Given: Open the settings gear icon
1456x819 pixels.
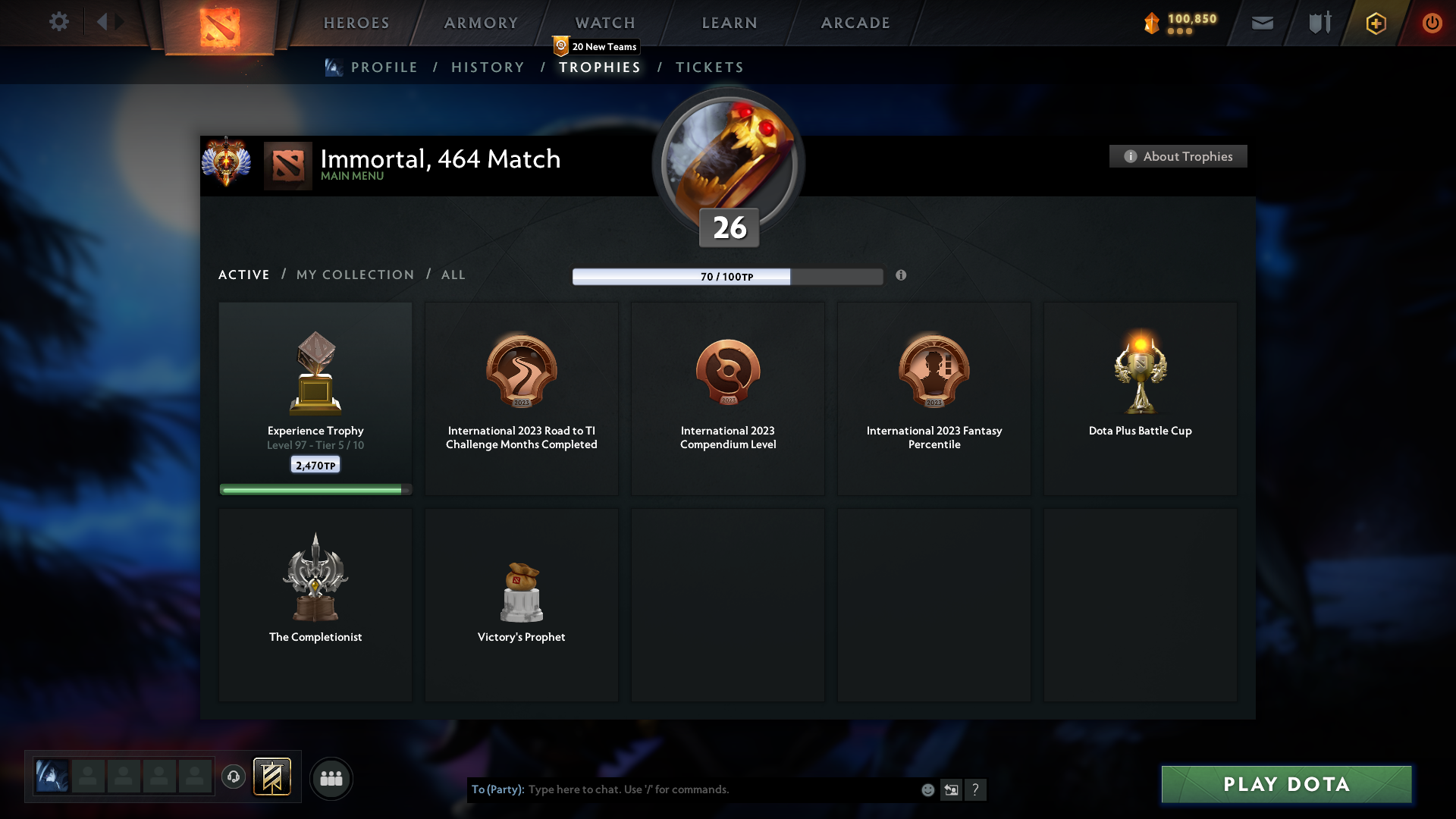Looking at the screenshot, I should pos(59,21).
